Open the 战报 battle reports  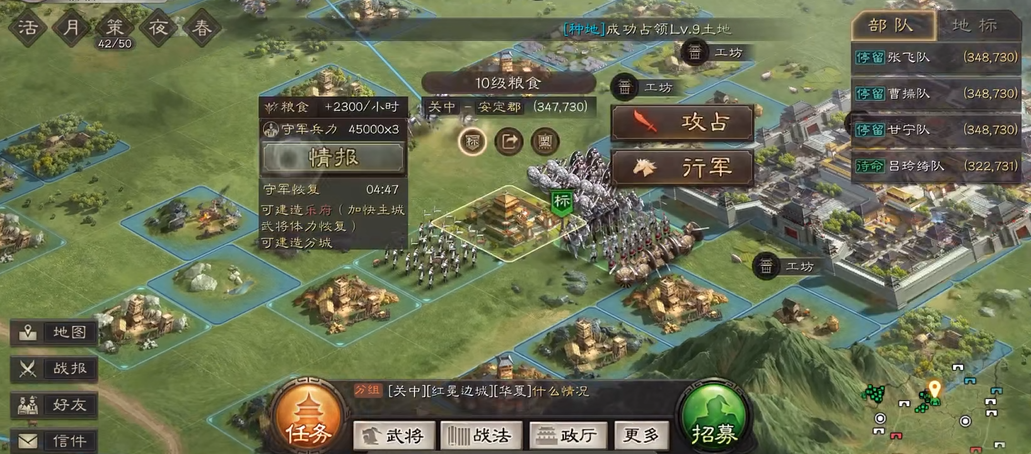55,369
